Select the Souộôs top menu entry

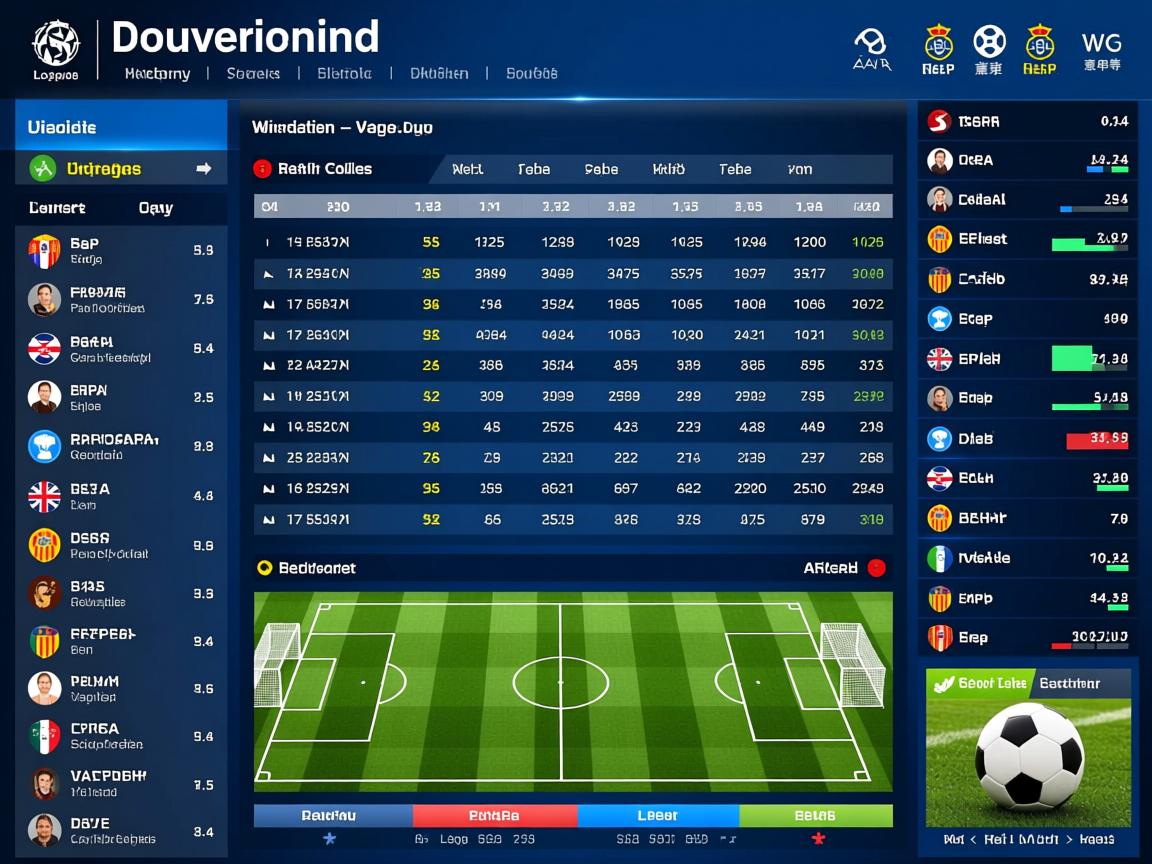tap(531, 73)
